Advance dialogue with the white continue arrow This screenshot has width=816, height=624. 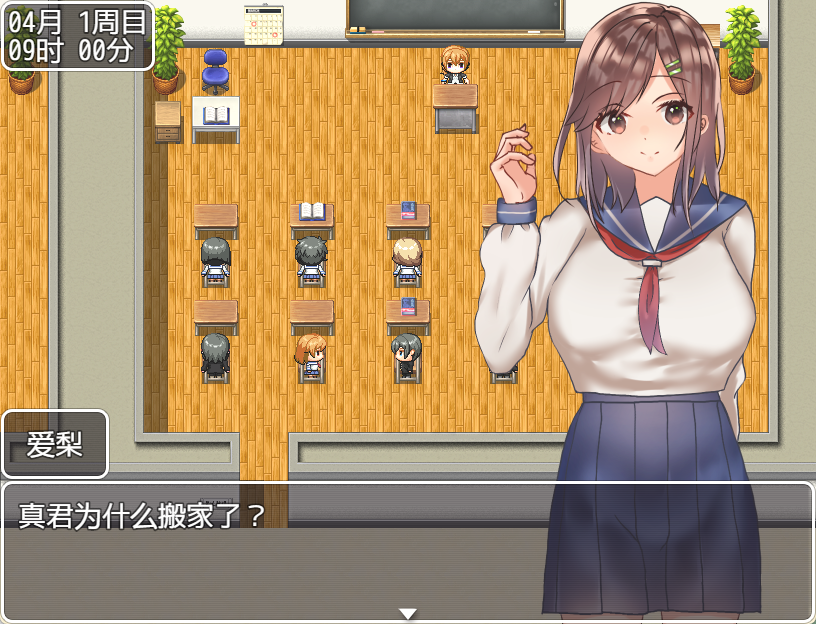pyautogui.click(x=407, y=613)
